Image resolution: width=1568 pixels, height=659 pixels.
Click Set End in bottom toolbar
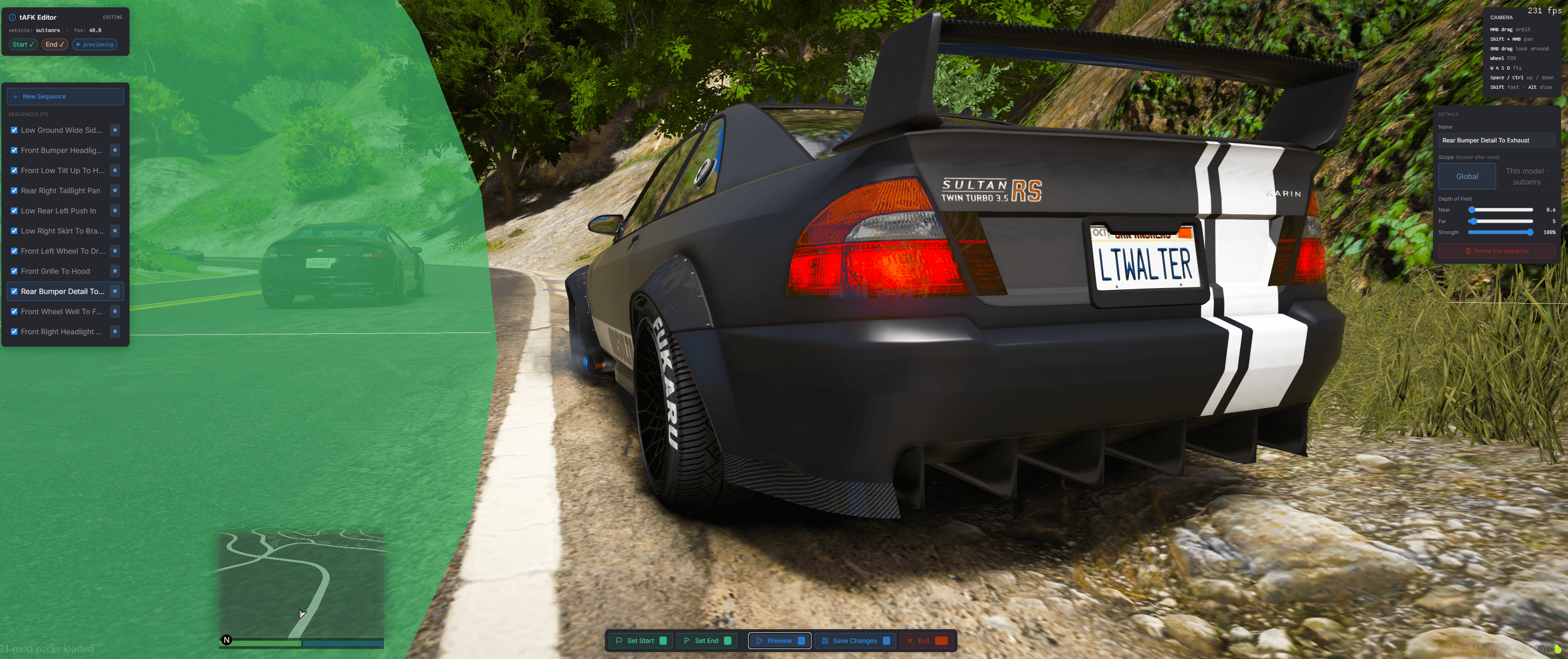coord(706,641)
